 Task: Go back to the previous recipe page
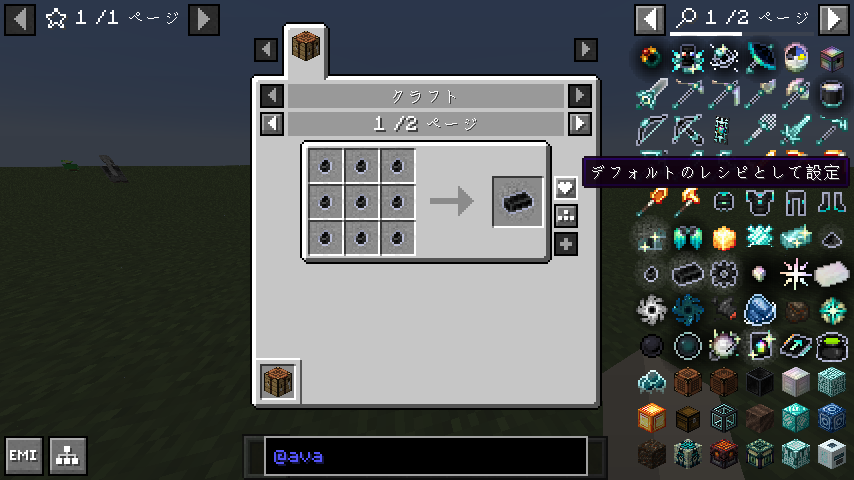[272, 124]
